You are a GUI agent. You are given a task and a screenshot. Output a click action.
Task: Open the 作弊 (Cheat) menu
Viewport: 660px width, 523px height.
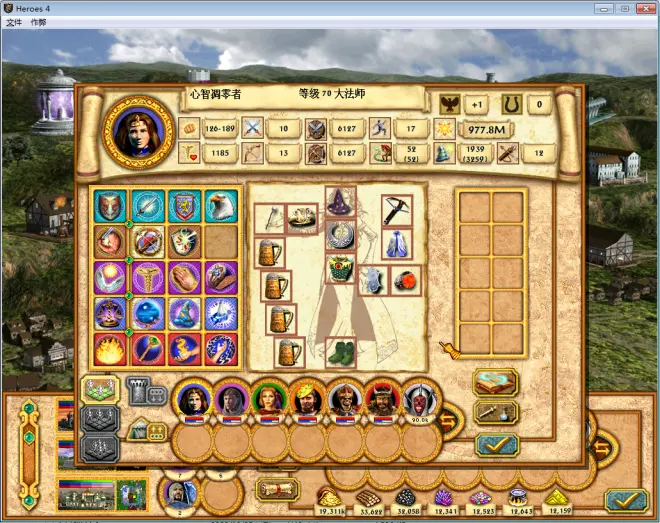pos(38,21)
